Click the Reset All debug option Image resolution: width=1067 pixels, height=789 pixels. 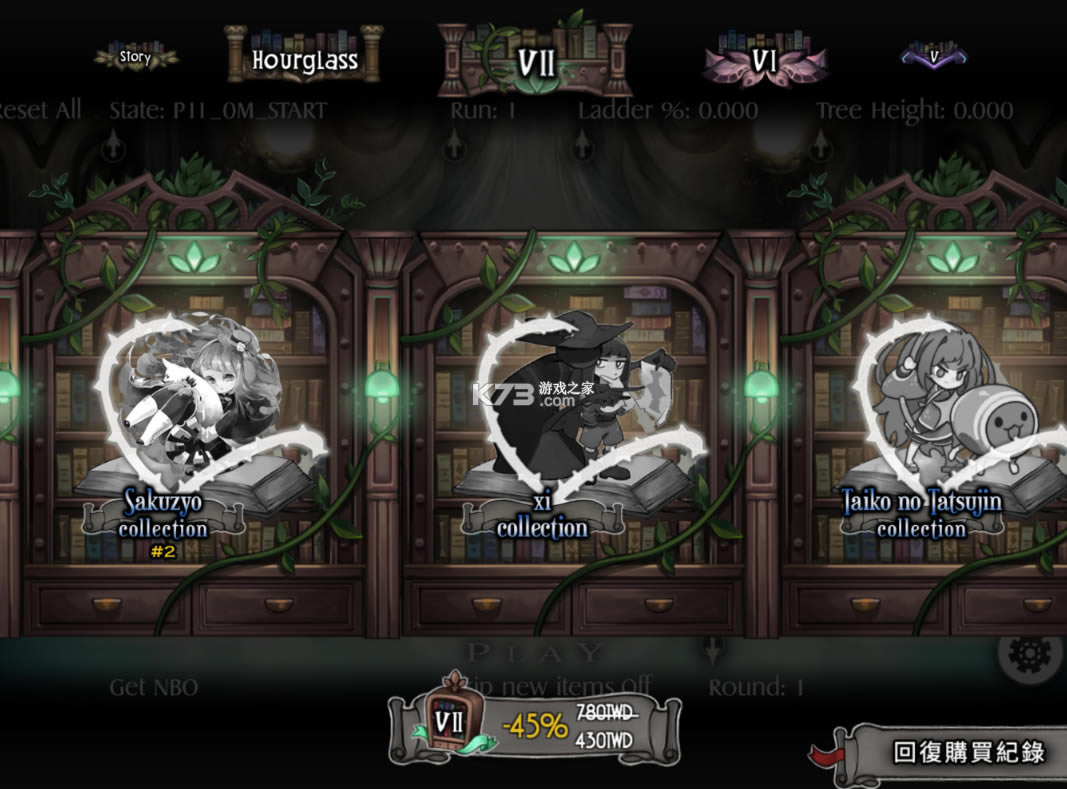[40, 110]
